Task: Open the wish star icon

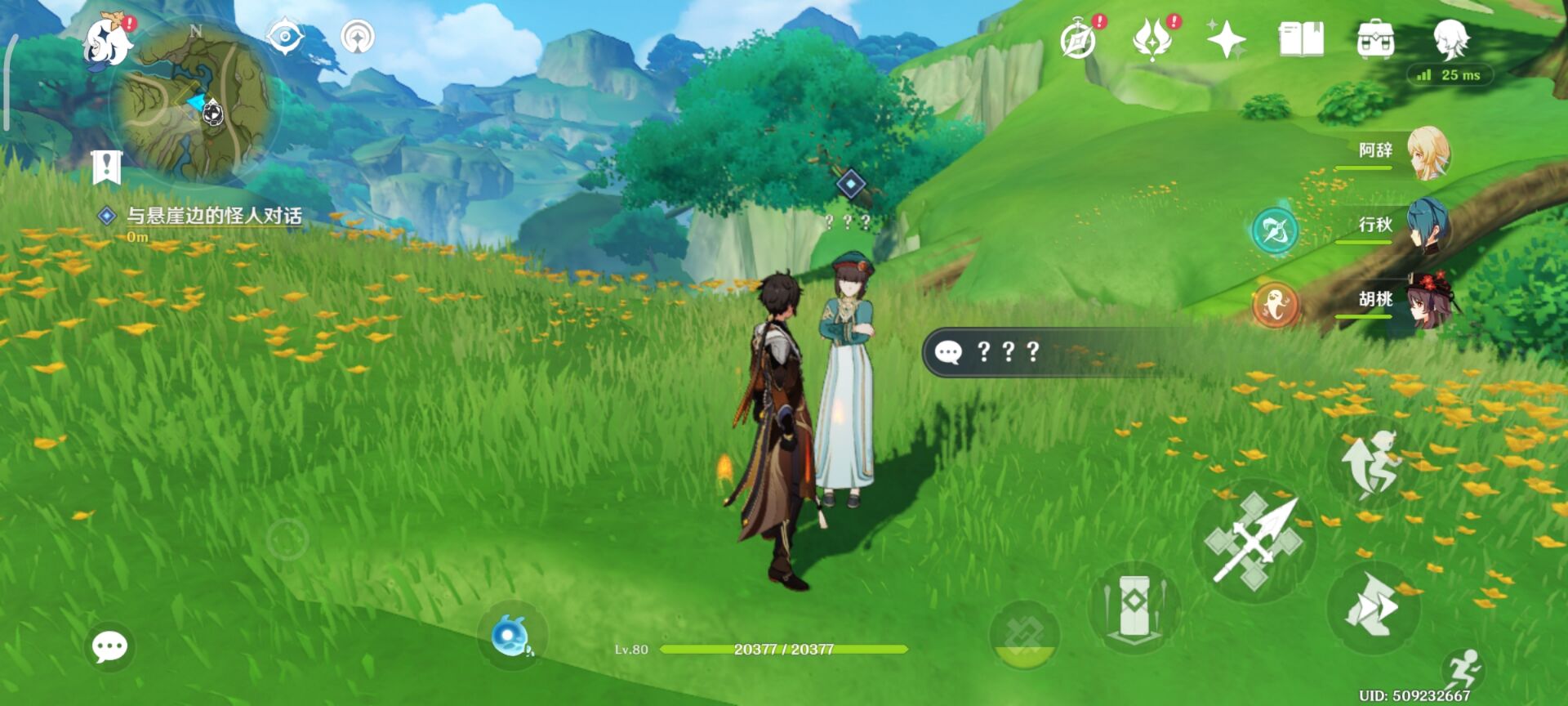Action: click(x=1226, y=39)
